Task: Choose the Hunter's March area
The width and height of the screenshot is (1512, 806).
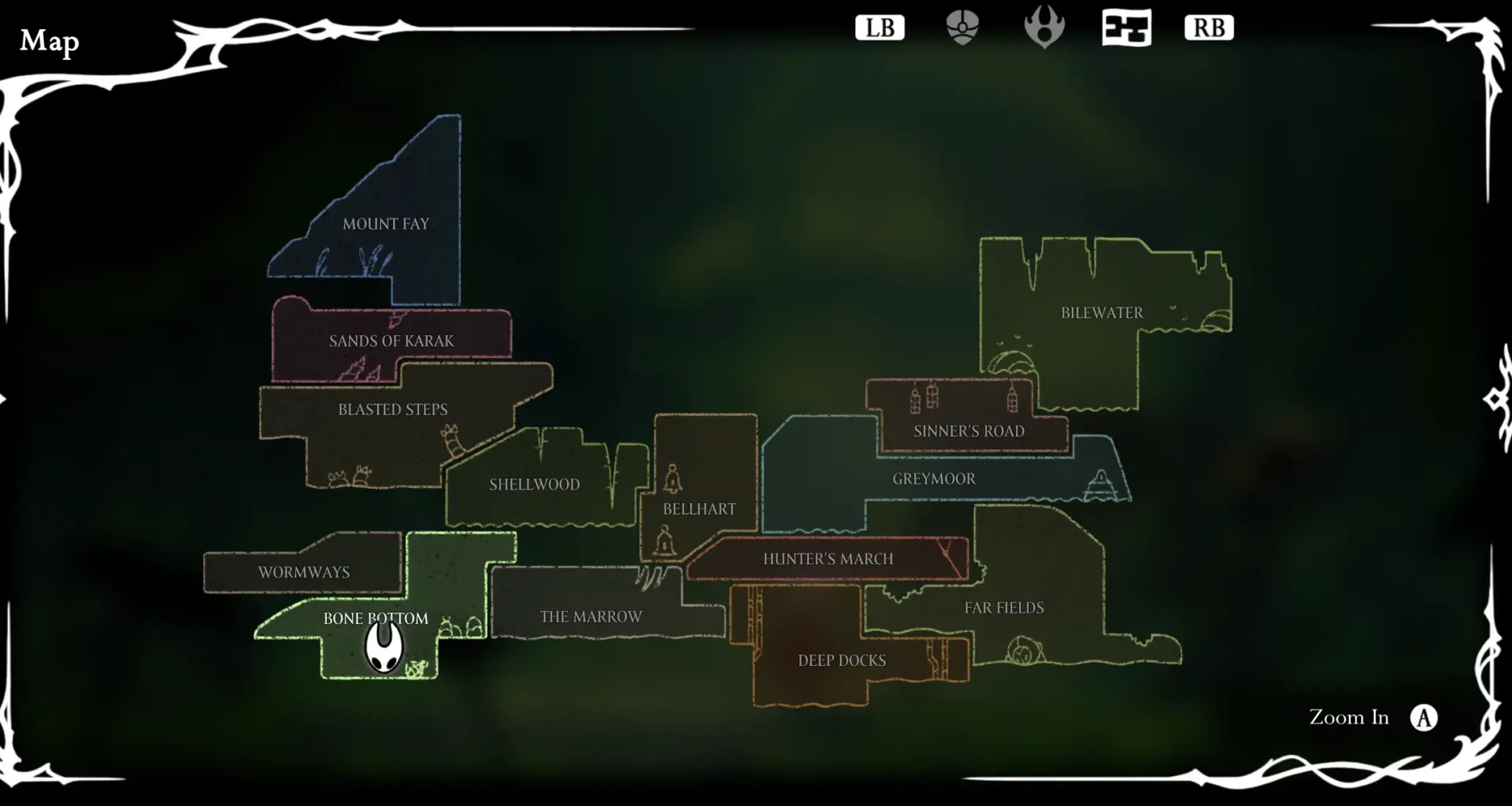Action: 828,560
